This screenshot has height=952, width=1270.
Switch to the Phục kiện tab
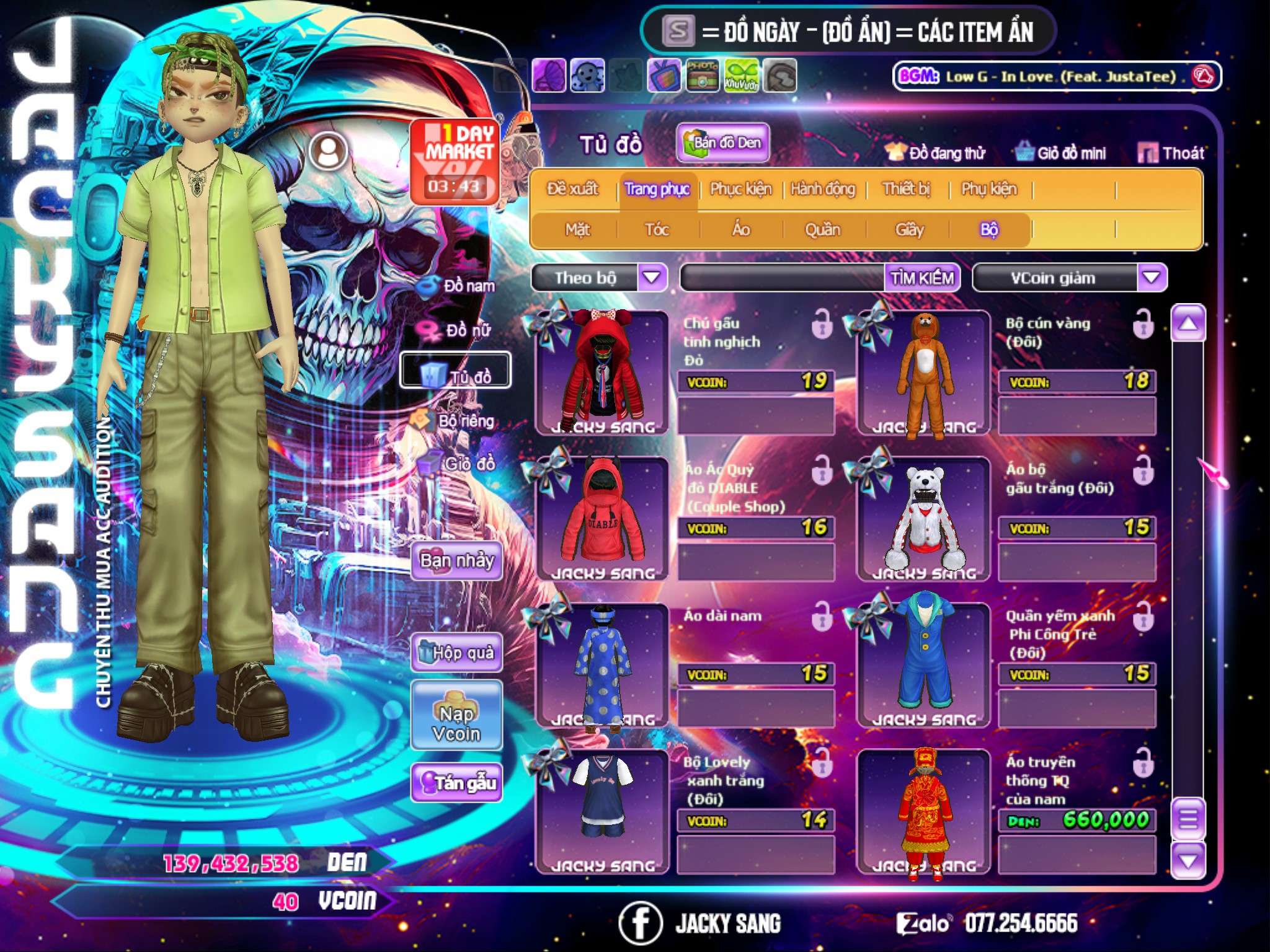[740, 189]
